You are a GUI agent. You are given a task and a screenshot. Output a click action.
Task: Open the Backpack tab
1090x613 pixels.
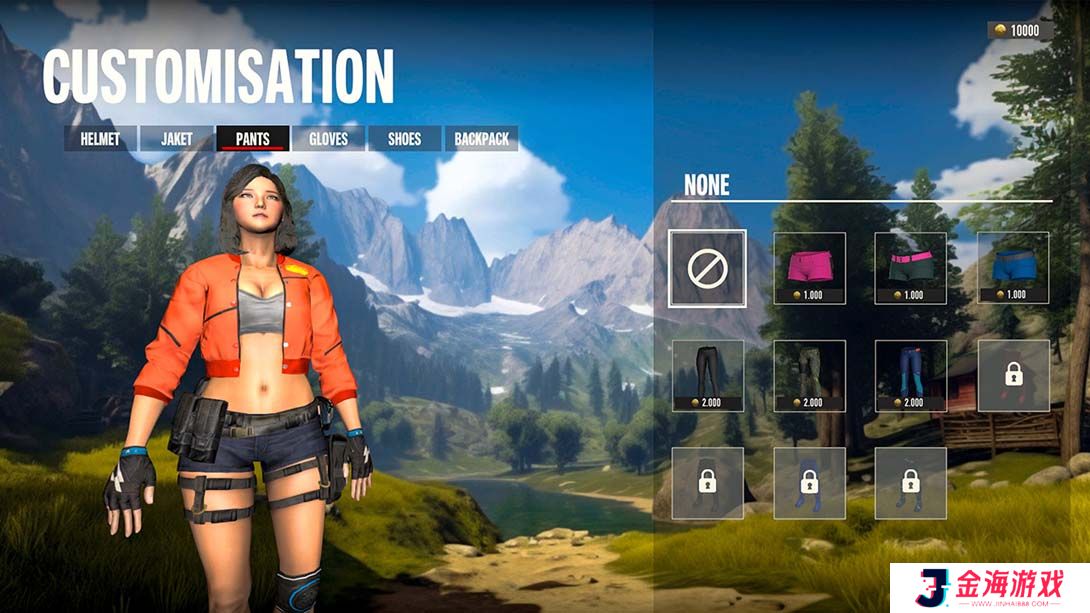tap(481, 139)
